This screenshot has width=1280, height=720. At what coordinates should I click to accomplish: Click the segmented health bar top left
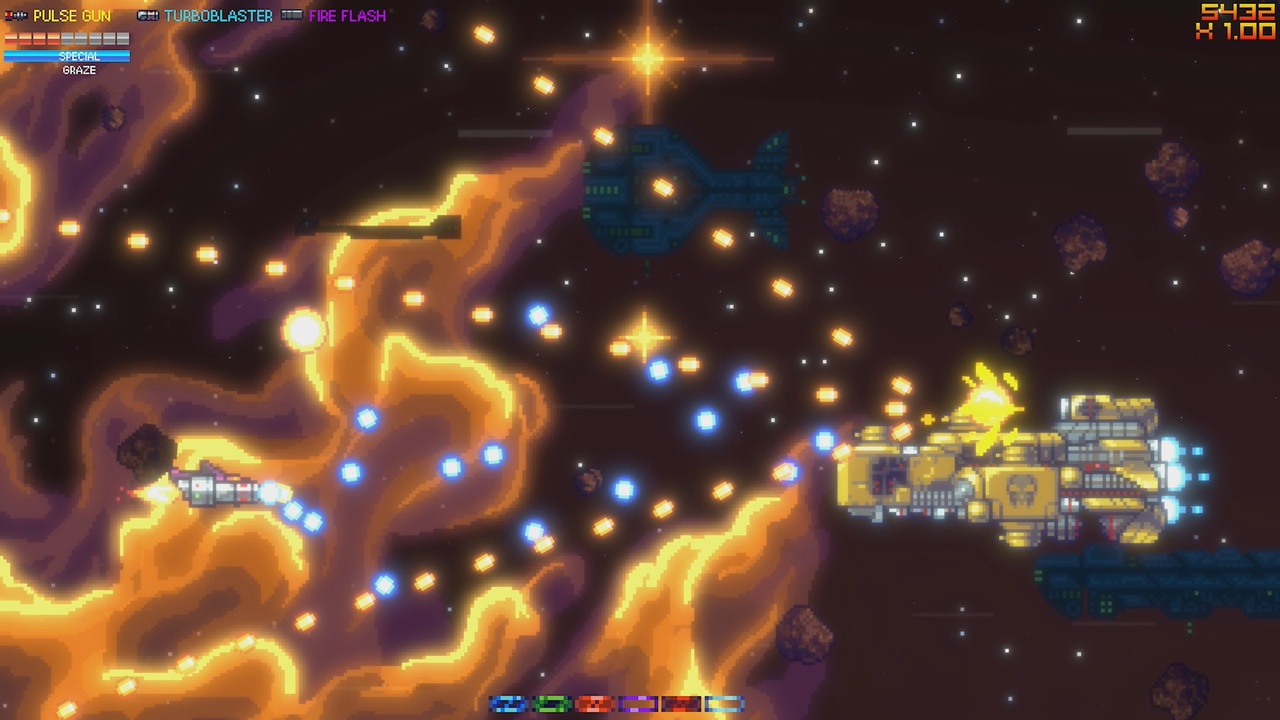[66, 38]
